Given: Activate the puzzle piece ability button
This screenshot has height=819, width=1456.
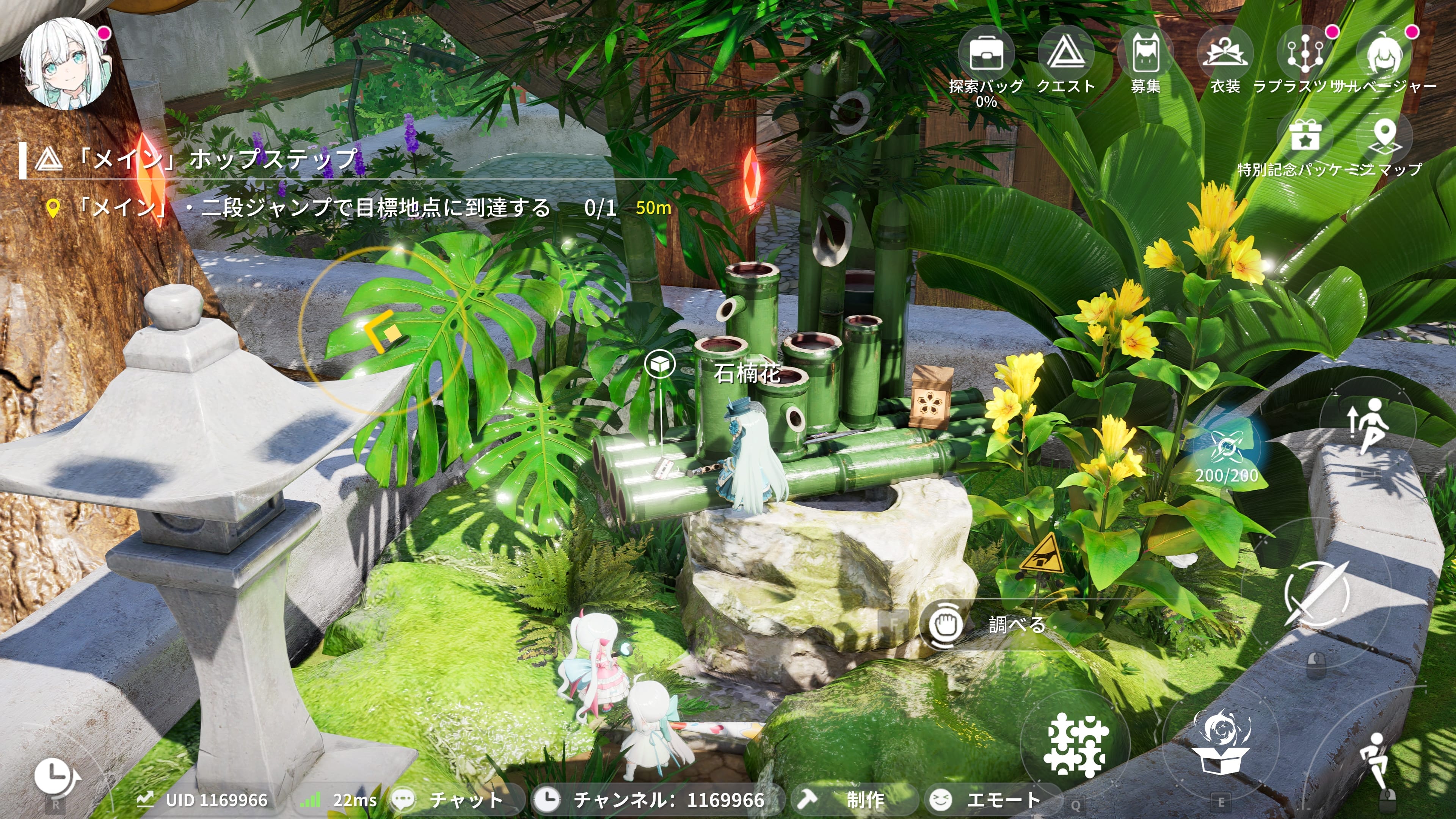Looking at the screenshot, I should pos(1076,745).
